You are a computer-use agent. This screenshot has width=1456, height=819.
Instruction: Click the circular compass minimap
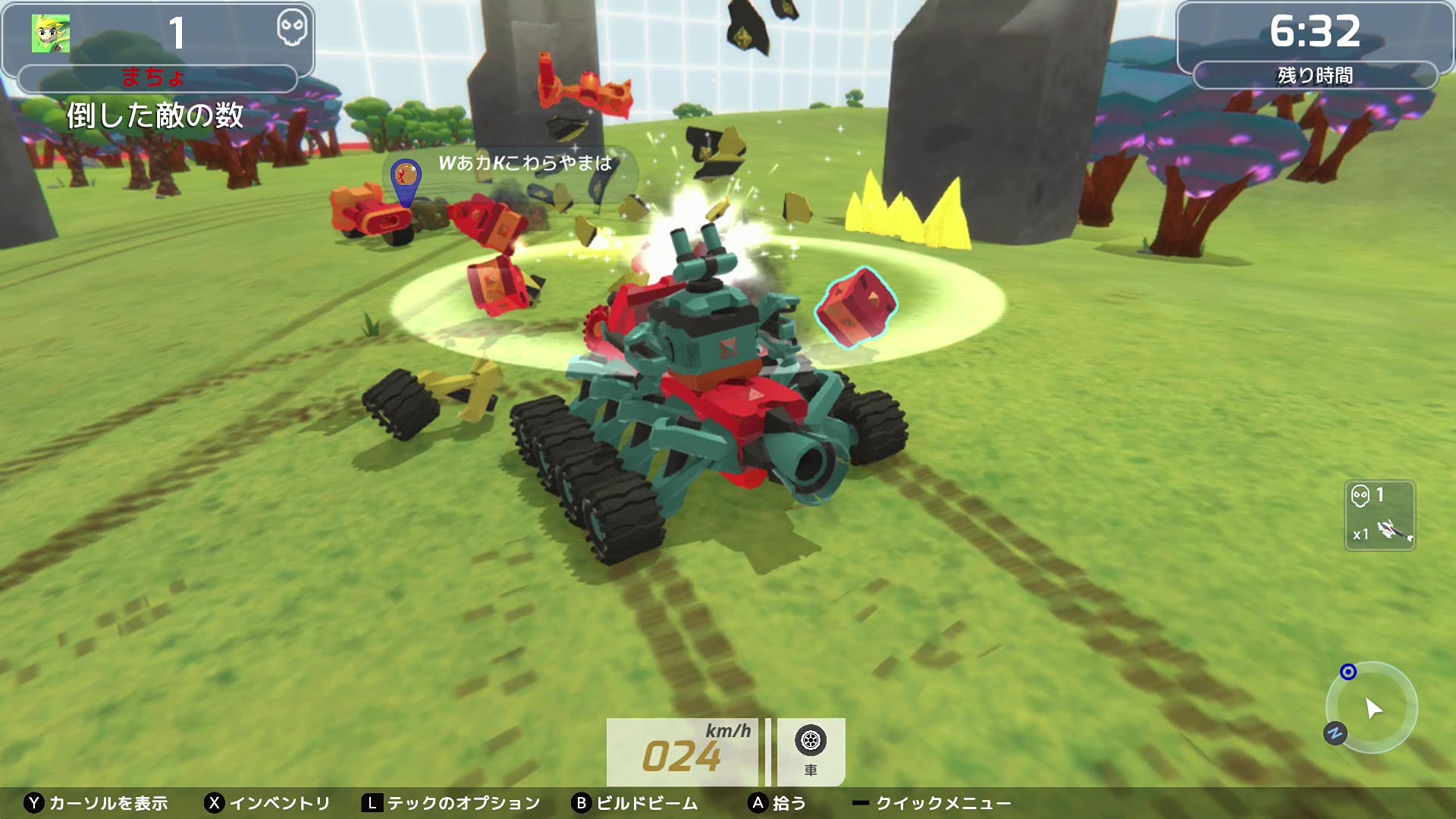[1371, 708]
